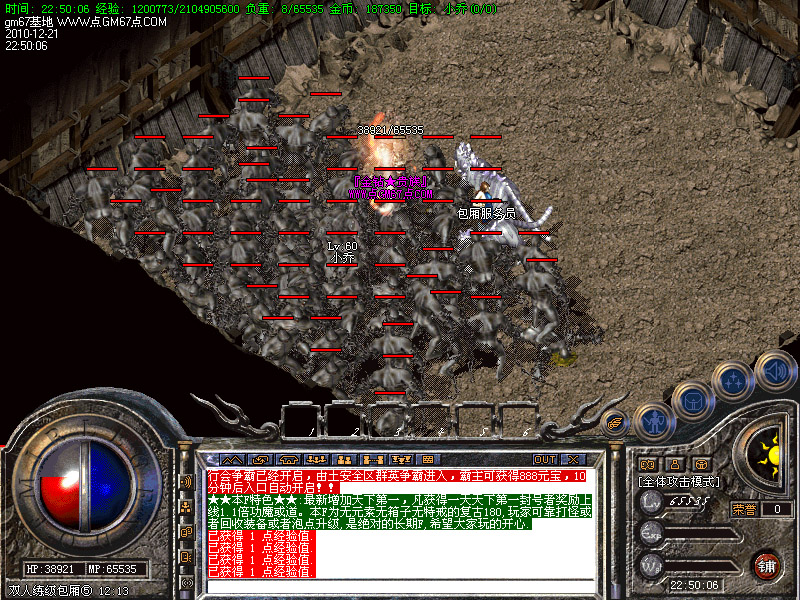Toggle the top sound-wave chat filter

pos(187,481)
